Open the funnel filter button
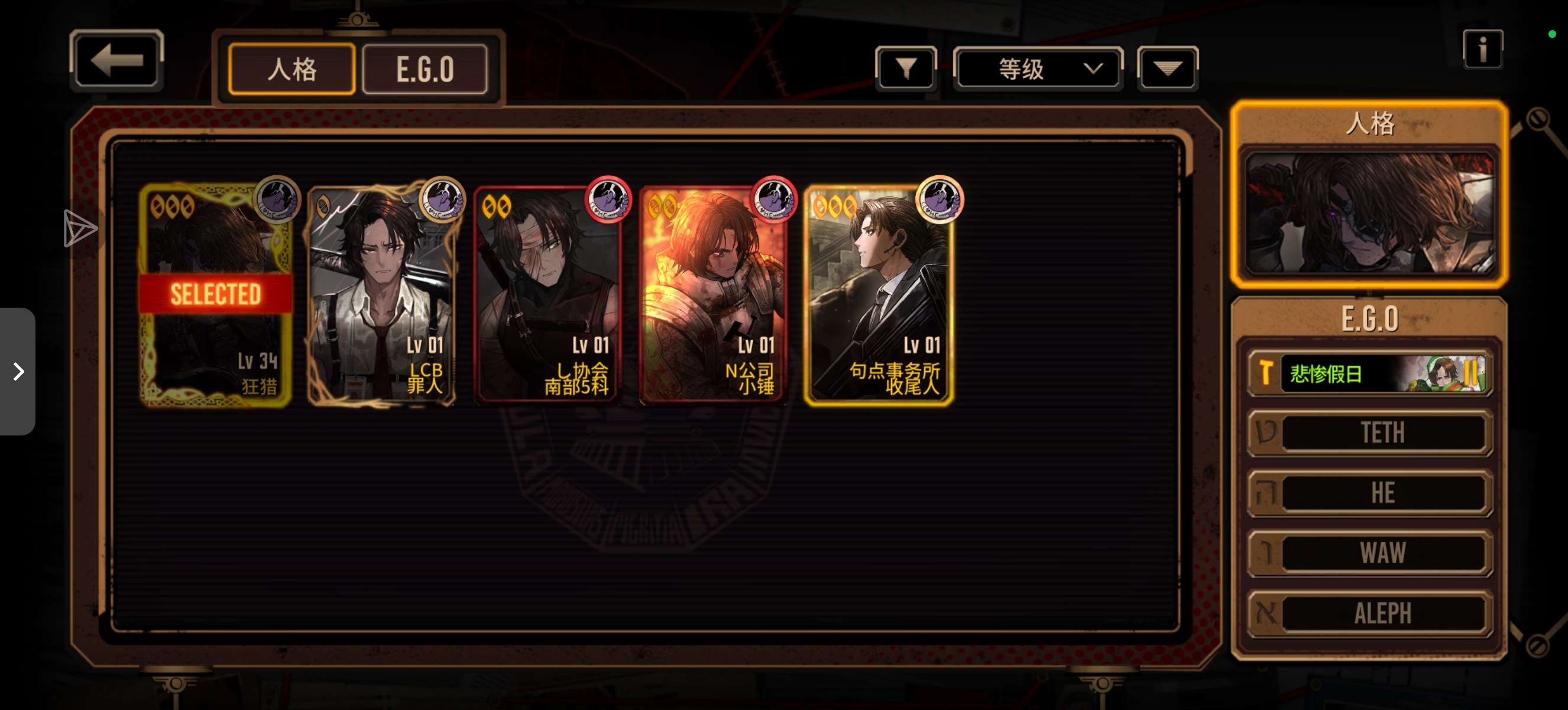 click(906, 68)
